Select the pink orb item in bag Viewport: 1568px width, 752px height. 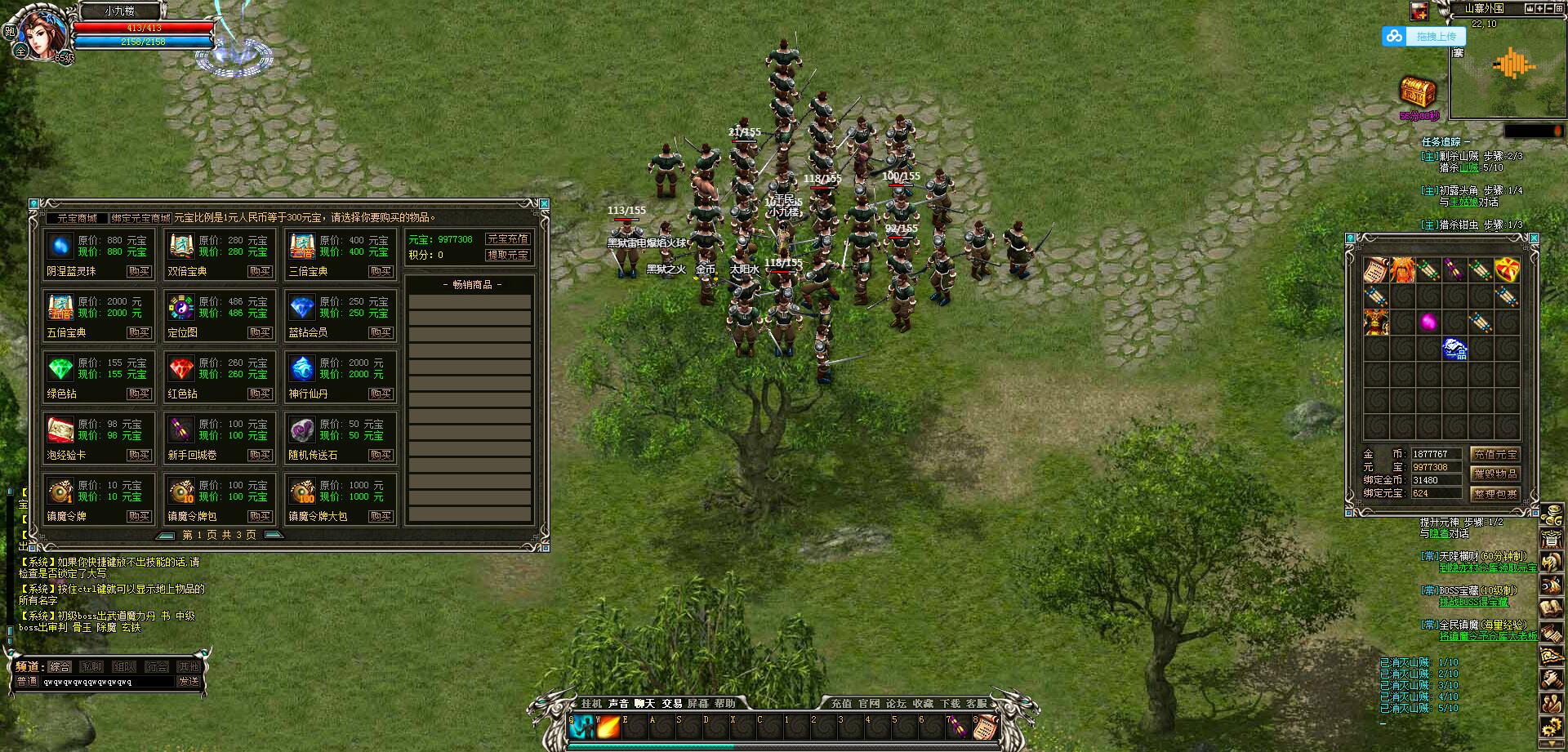pyautogui.click(x=1428, y=322)
